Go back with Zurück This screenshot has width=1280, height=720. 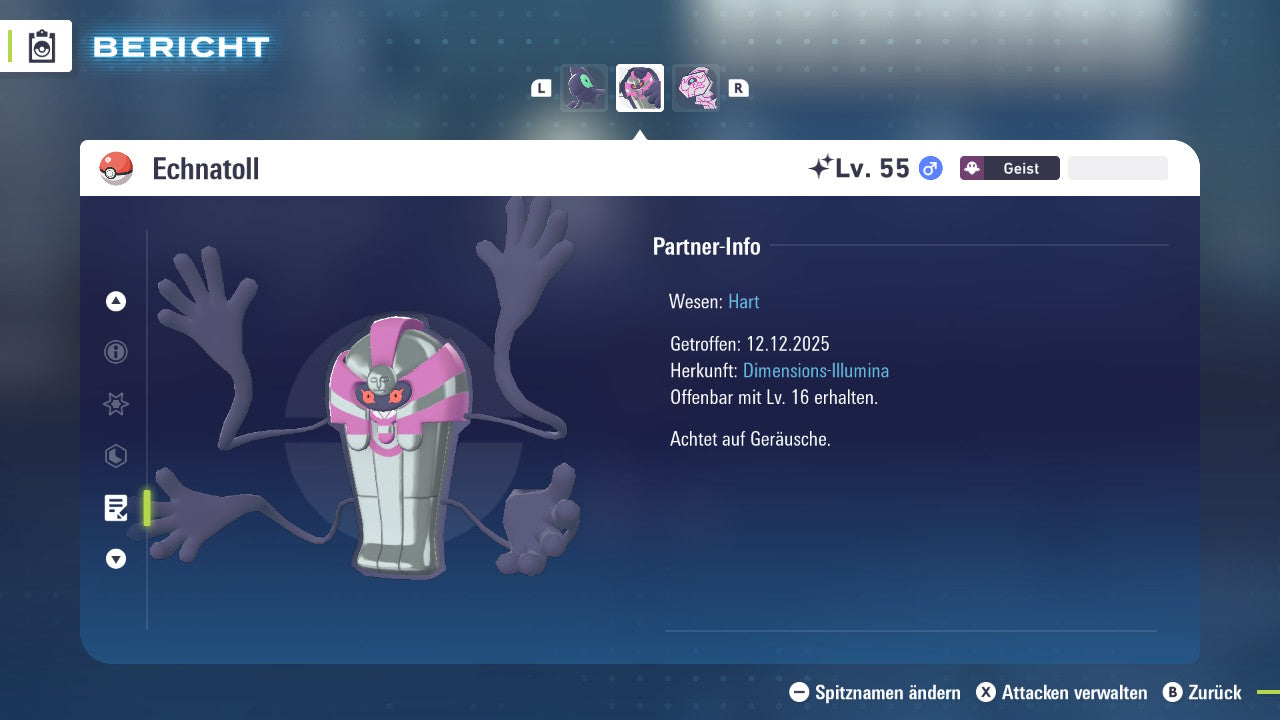[x=1202, y=692]
